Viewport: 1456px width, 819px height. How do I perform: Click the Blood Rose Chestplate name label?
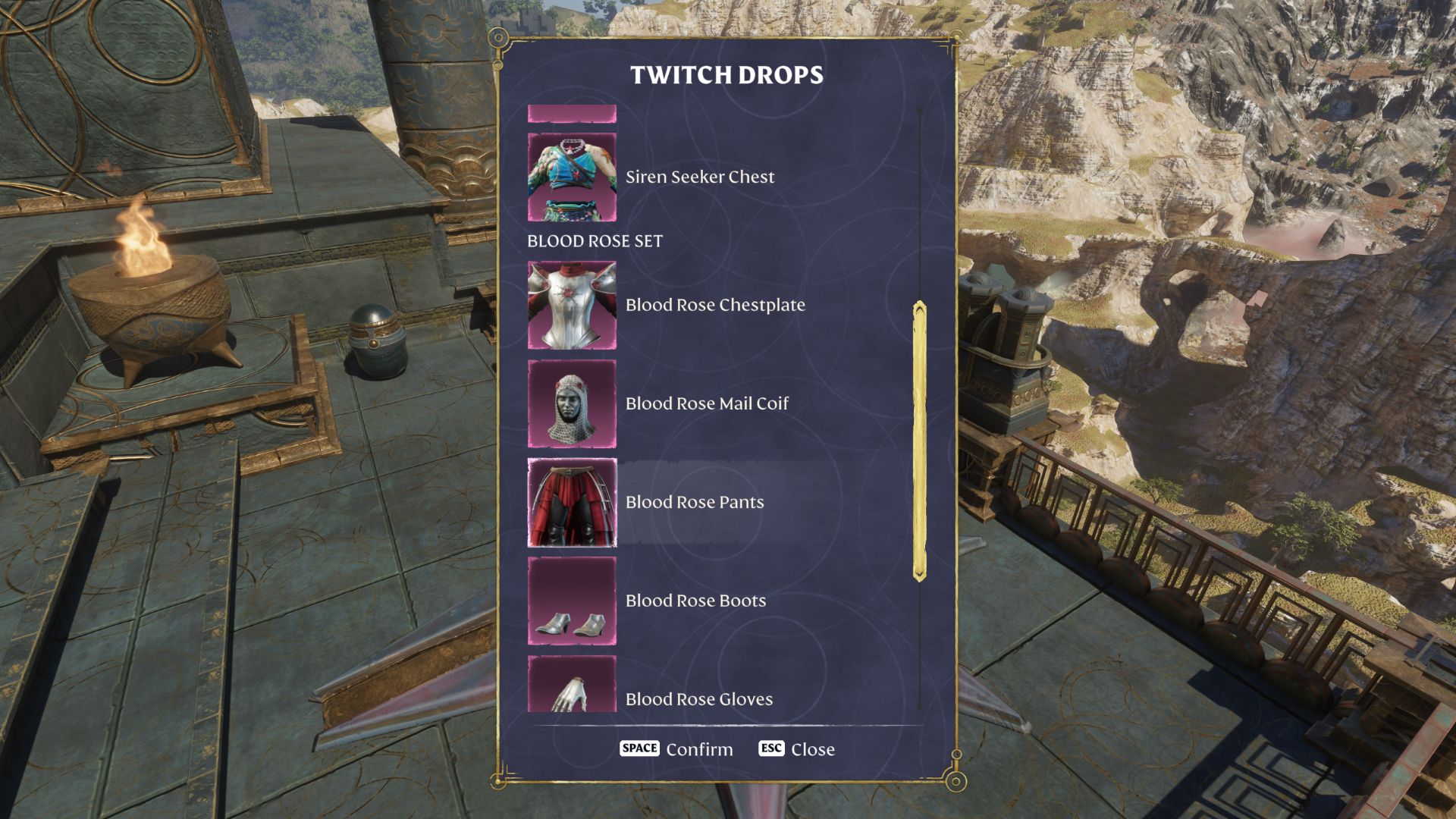tap(715, 305)
